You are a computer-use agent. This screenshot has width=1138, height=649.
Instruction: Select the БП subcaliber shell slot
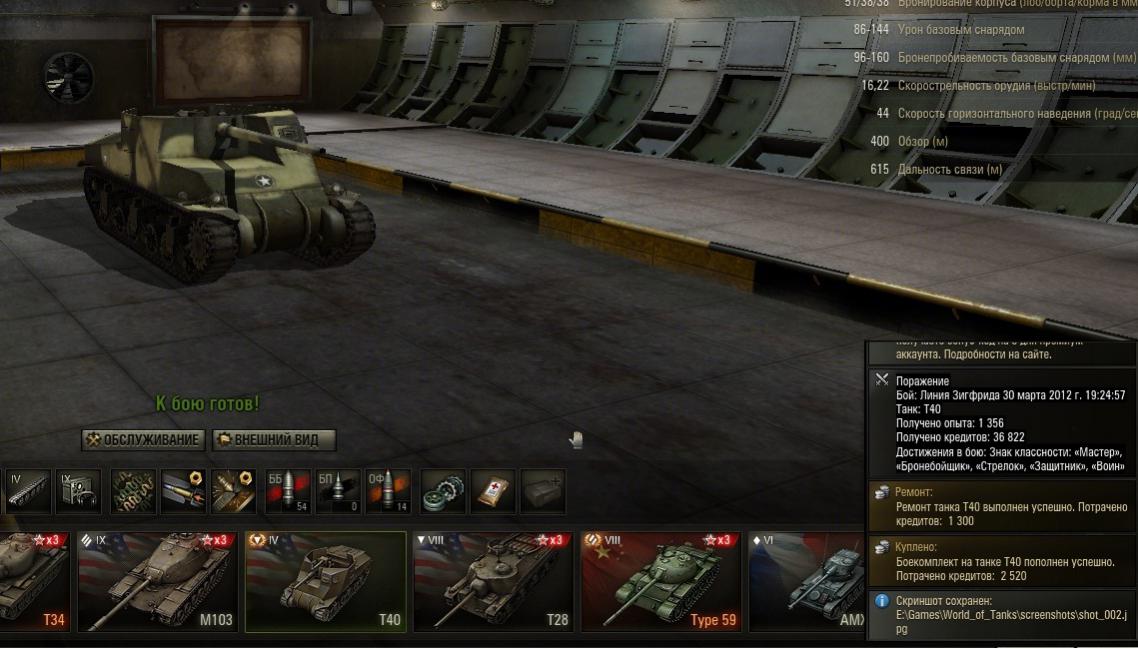click(x=338, y=491)
